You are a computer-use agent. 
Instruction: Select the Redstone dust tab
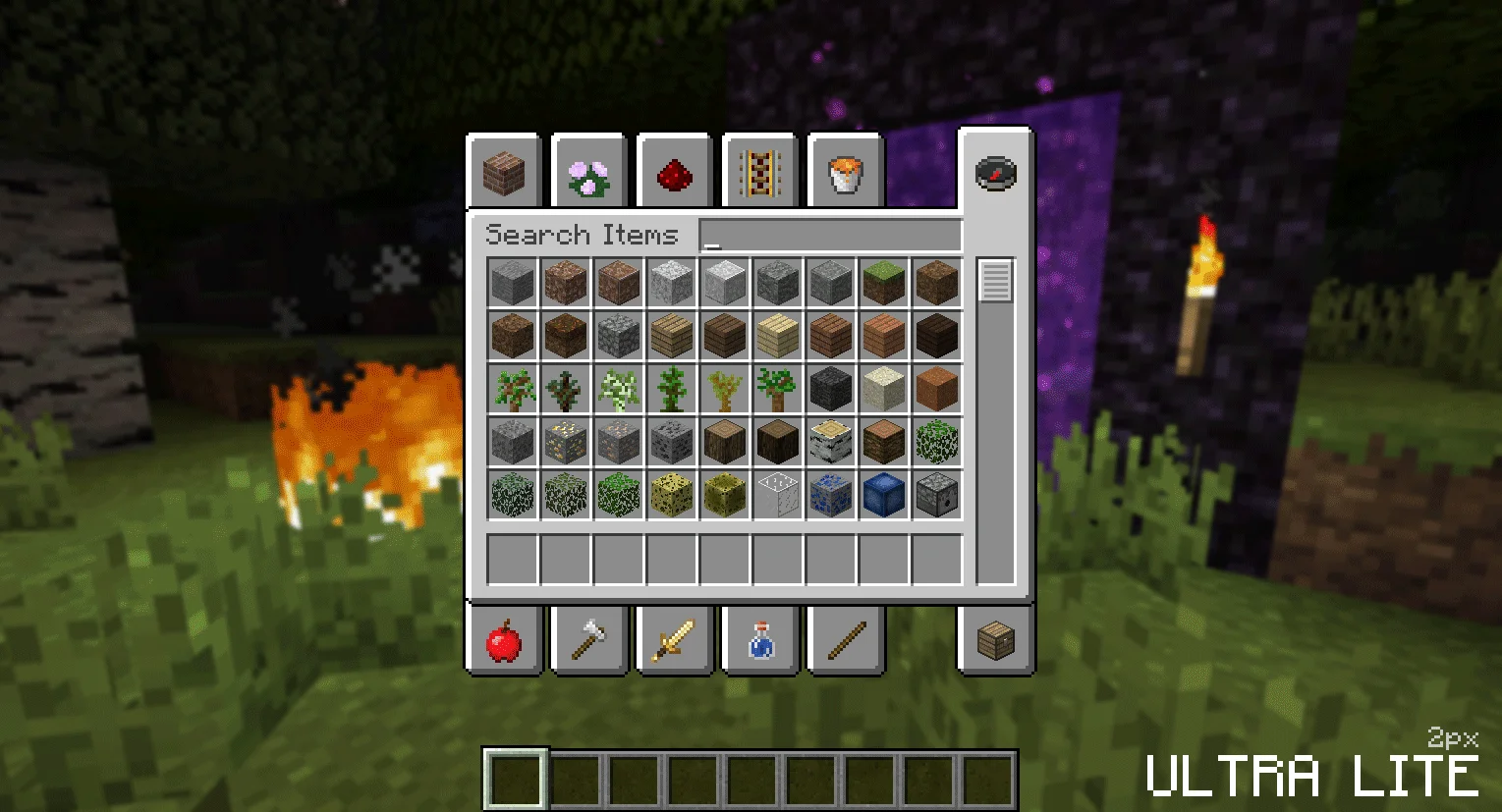(675, 174)
